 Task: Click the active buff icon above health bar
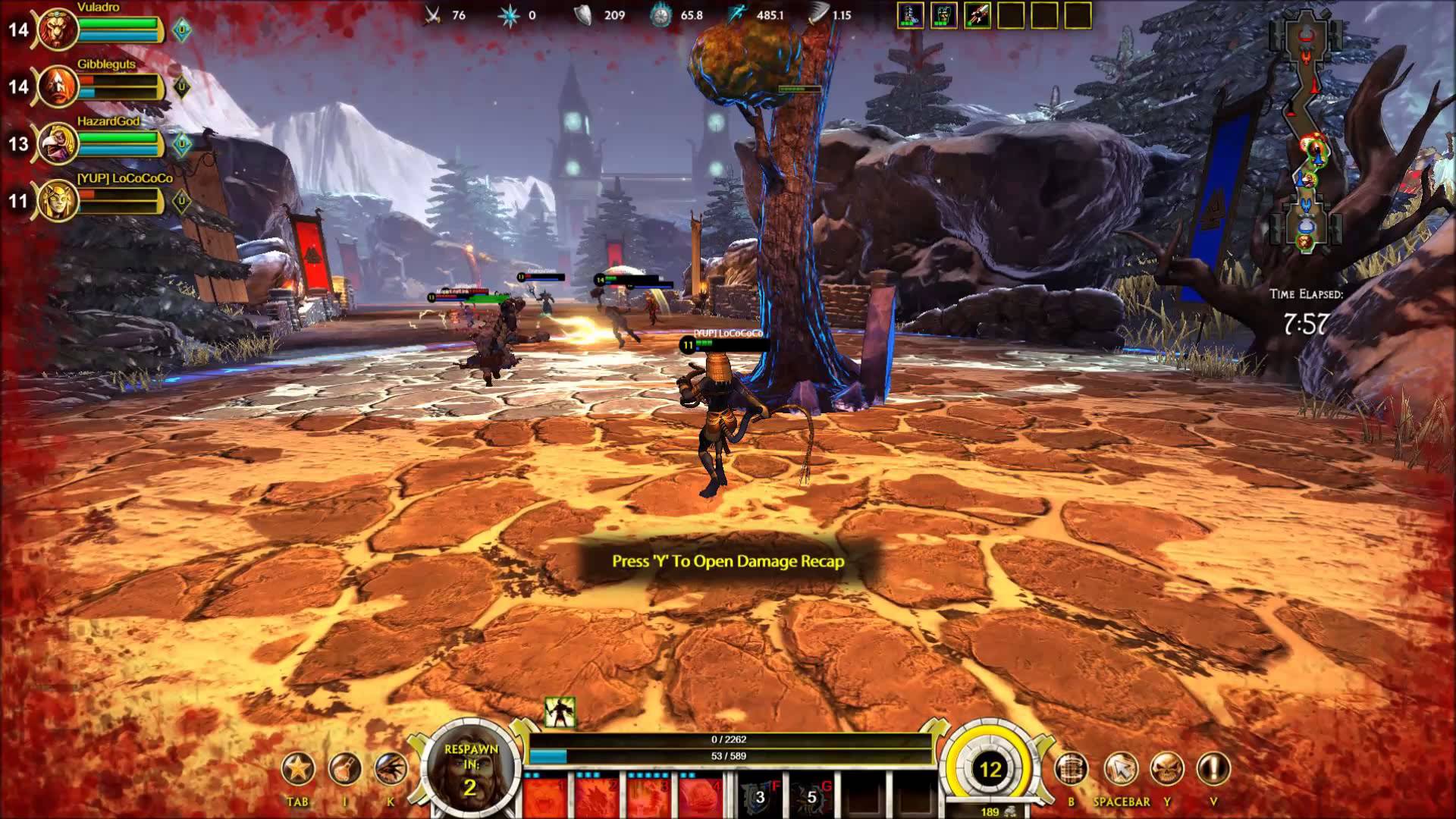coord(560,713)
